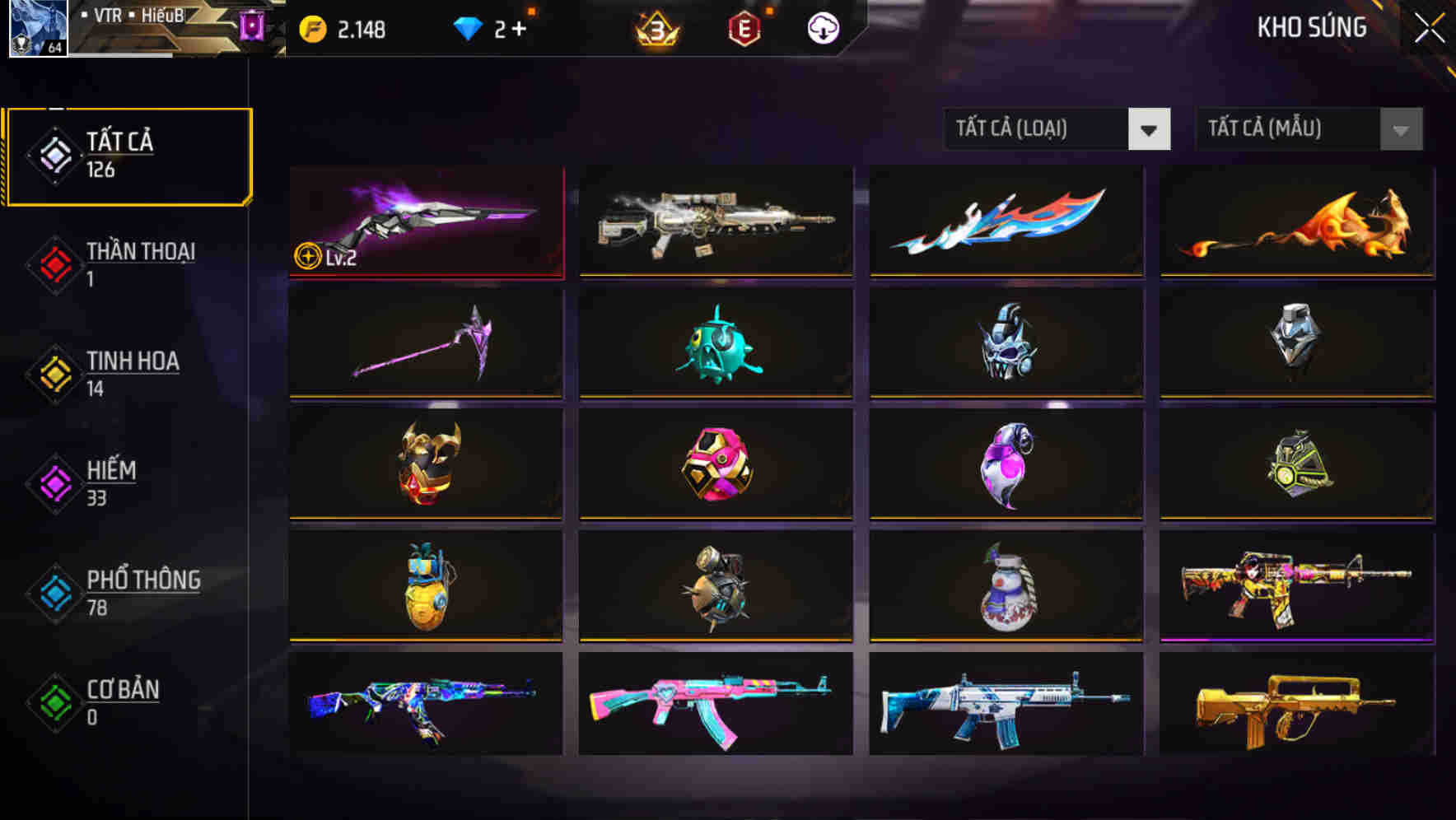The height and width of the screenshot is (820, 1456).
Task: Open the TẤT CẢ (MẪU) filter dropdown
Action: pos(1308,129)
